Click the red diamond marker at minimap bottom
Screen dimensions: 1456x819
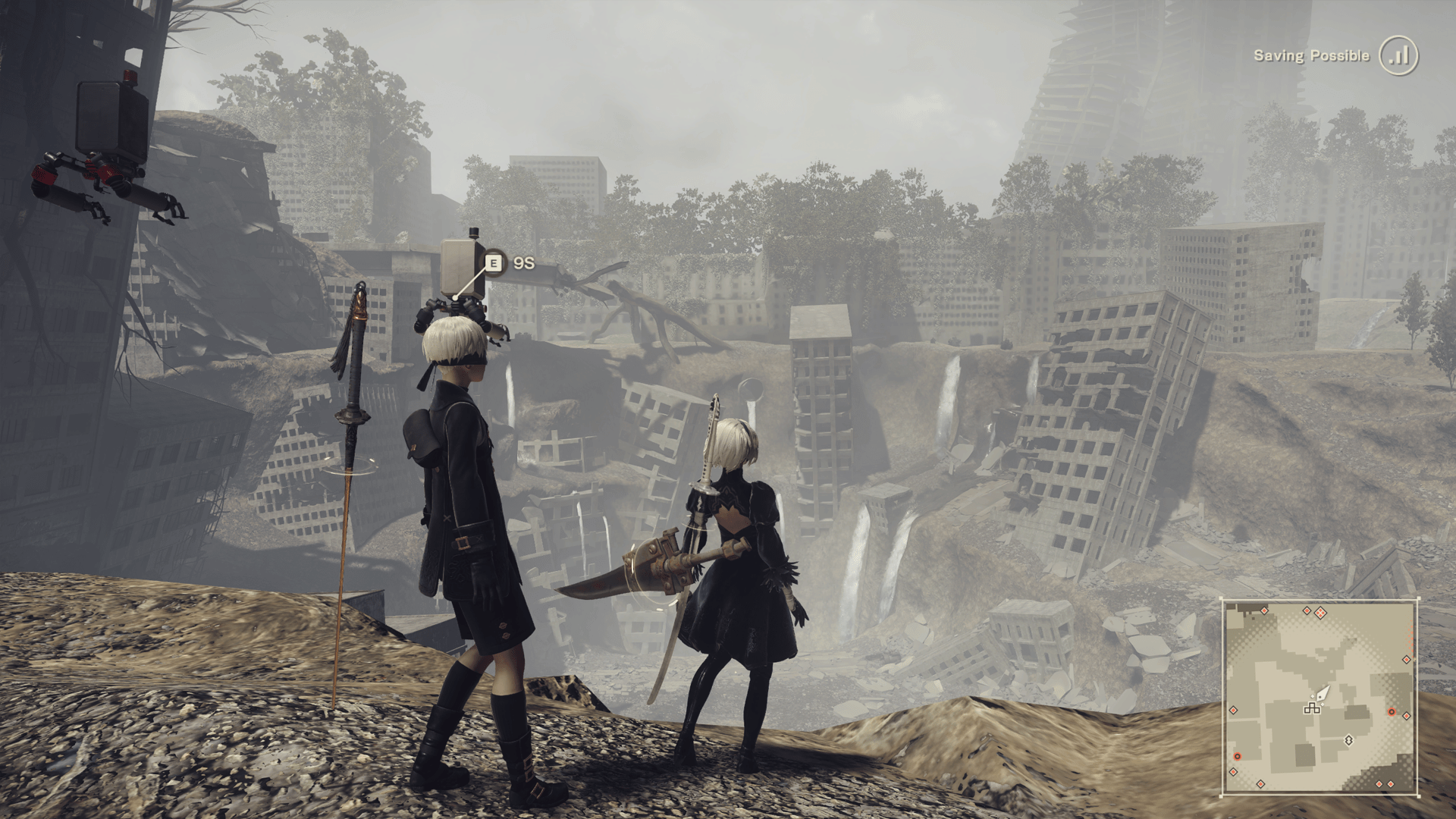pyautogui.click(x=1260, y=784)
